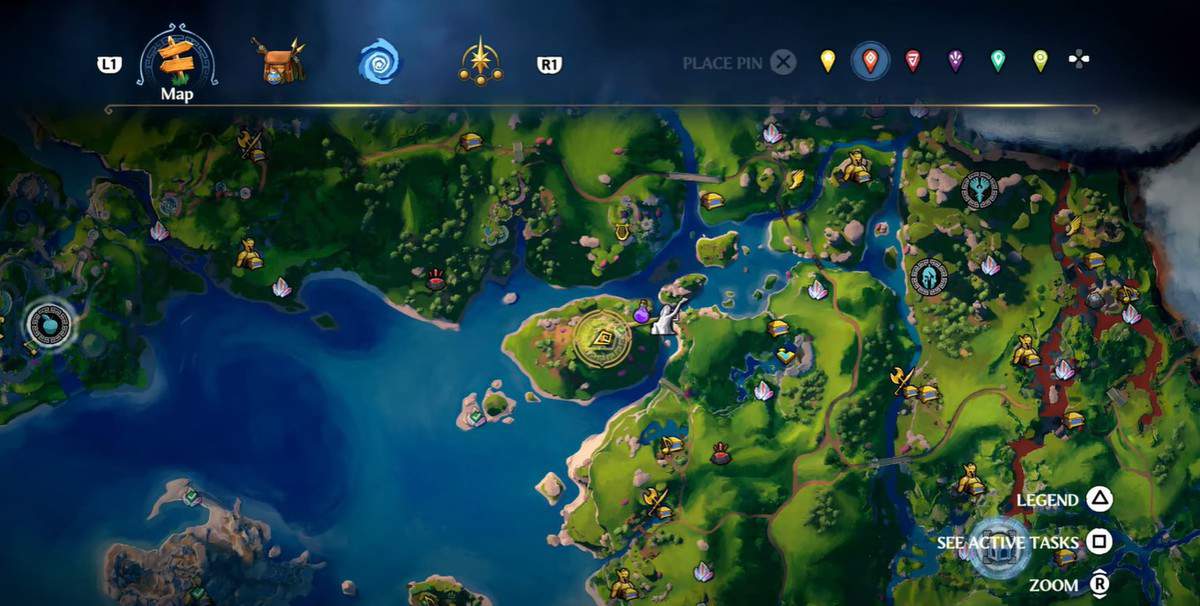Click the golden lyre map marker
The width and height of the screenshot is (1200, 606).
click(621, 233)
